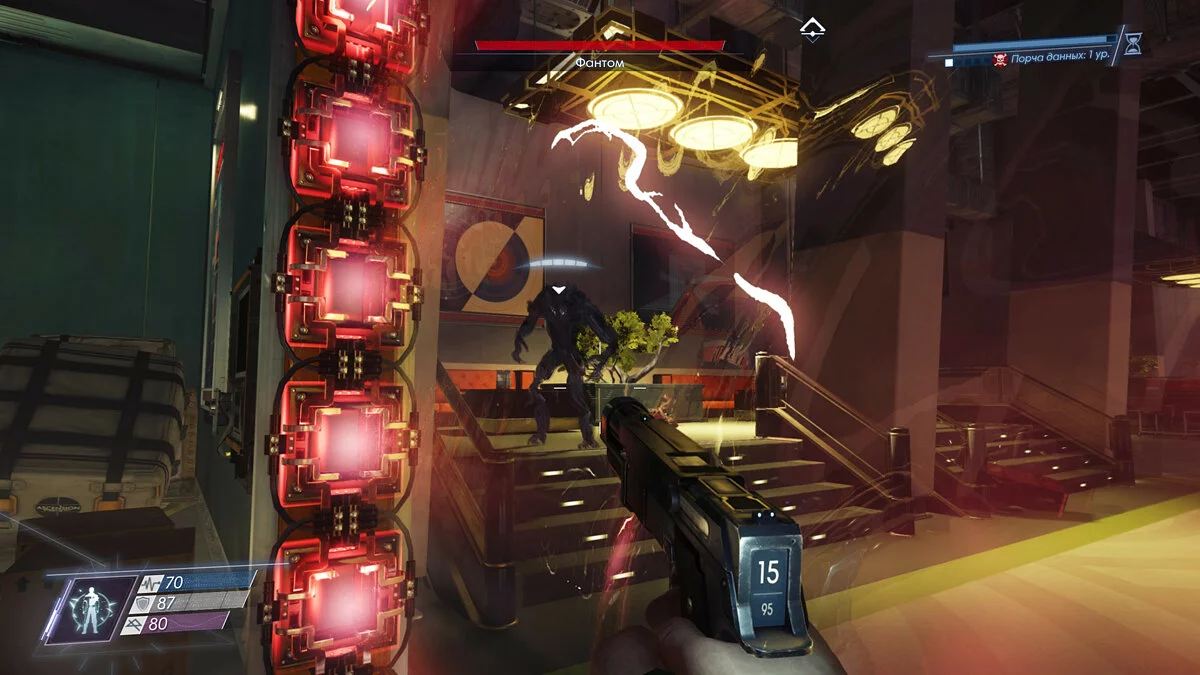Click the shield armor icon
The image size is (1200, 675).
coord(147,603)
